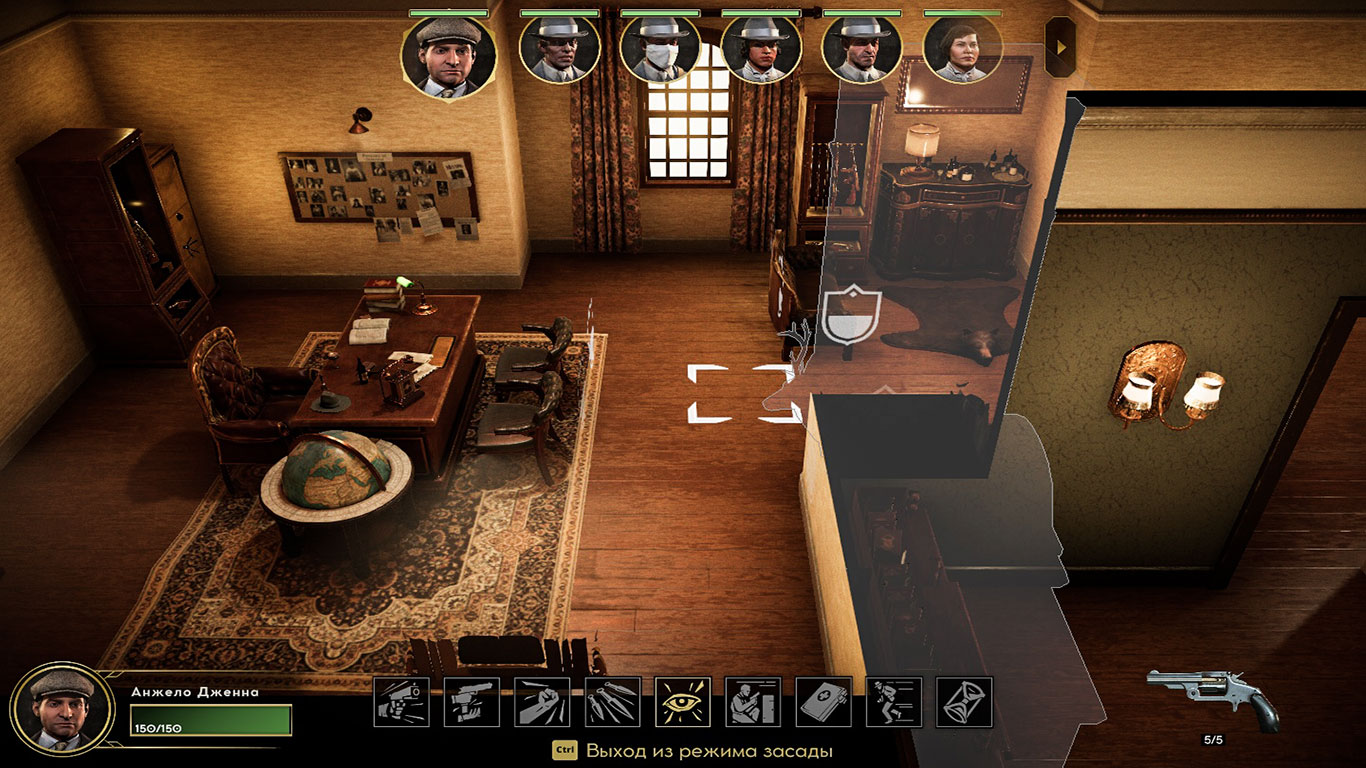Choose the crouch-by-door cover ability

click(x=753, y=702)
